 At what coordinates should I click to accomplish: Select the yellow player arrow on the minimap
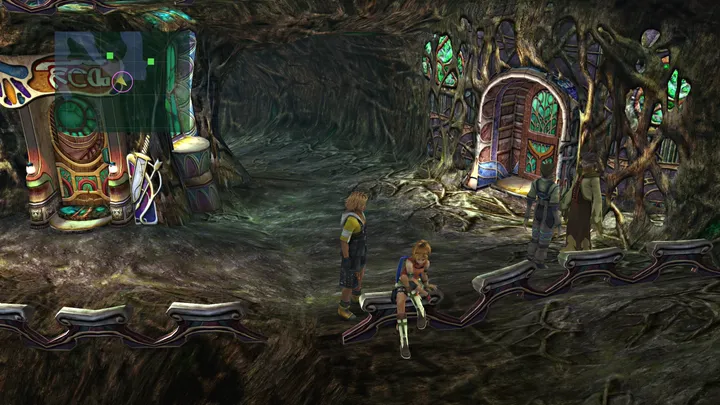coord(121,82)
